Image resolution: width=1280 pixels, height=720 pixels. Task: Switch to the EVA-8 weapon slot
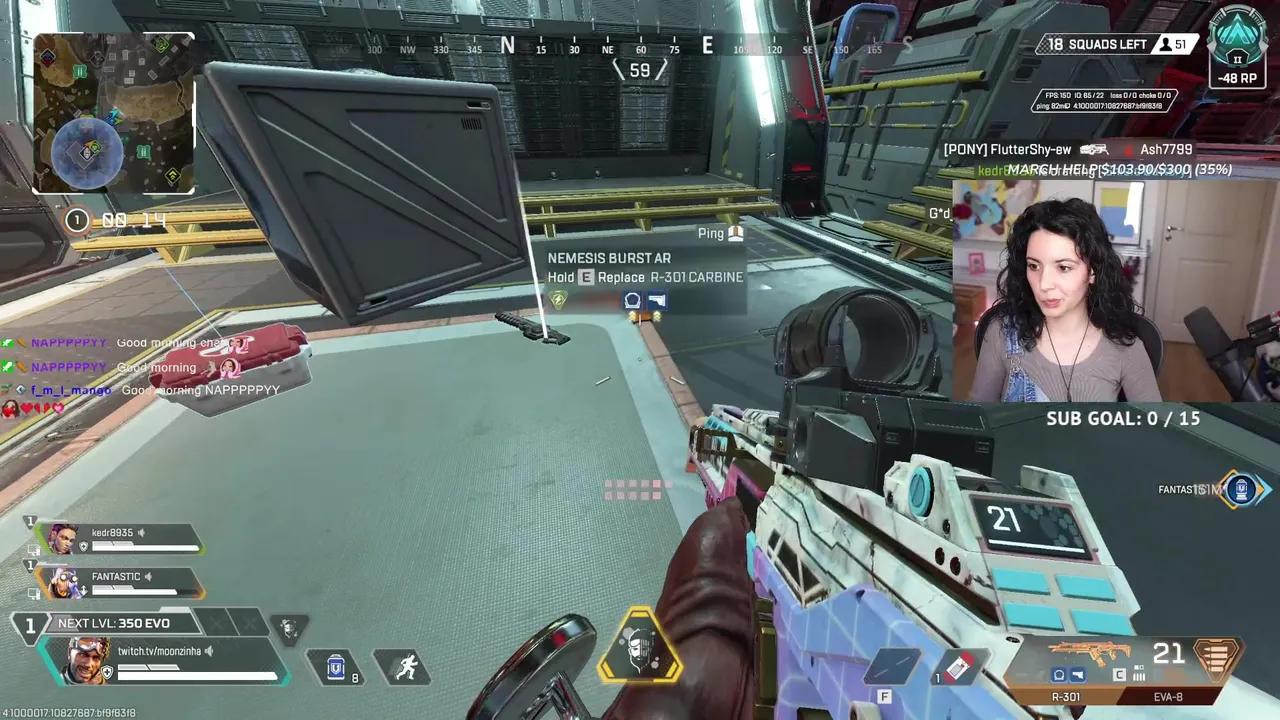(x=1168, y=697)
